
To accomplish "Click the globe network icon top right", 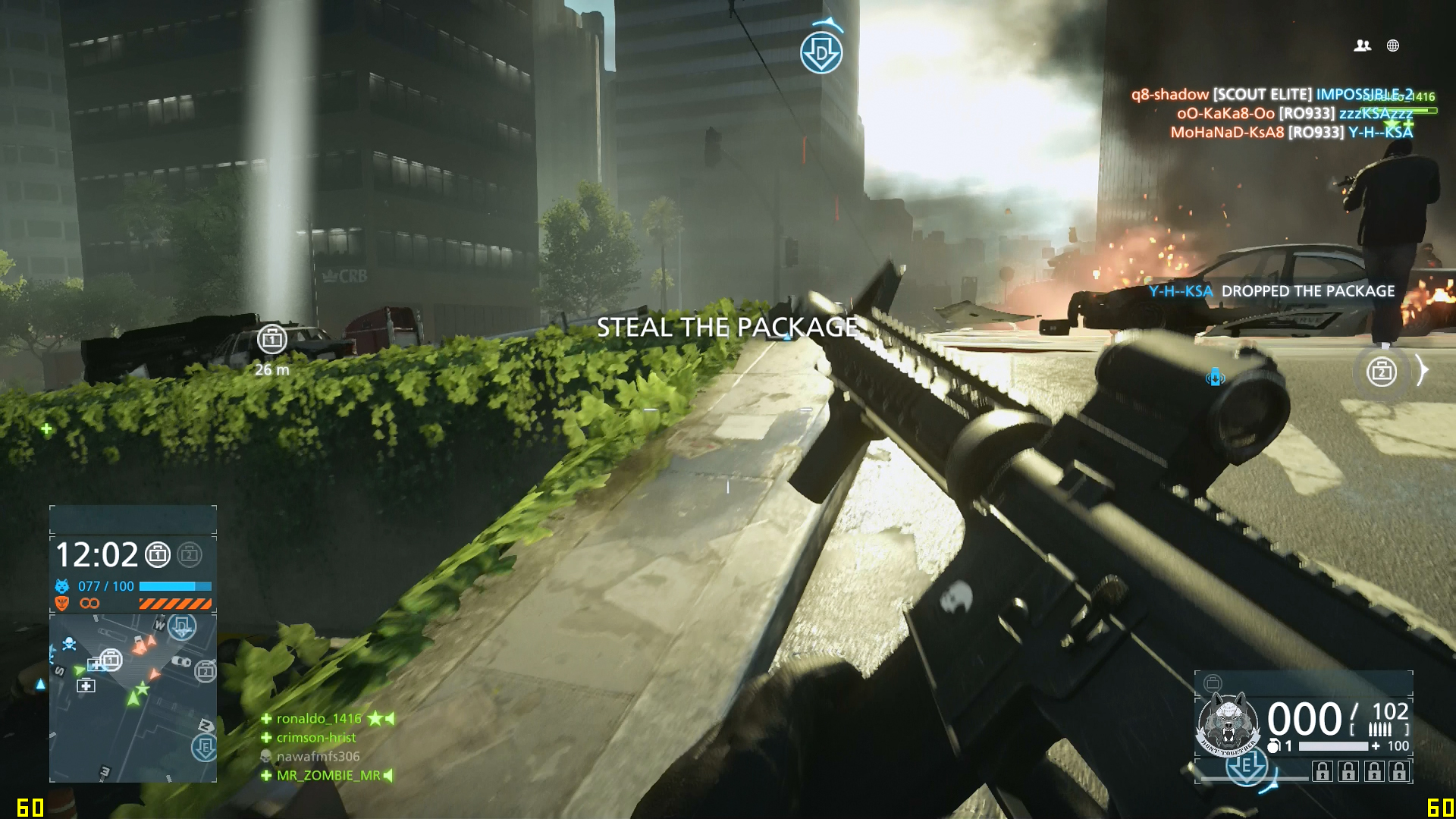I will click(x=1392, y=45).
